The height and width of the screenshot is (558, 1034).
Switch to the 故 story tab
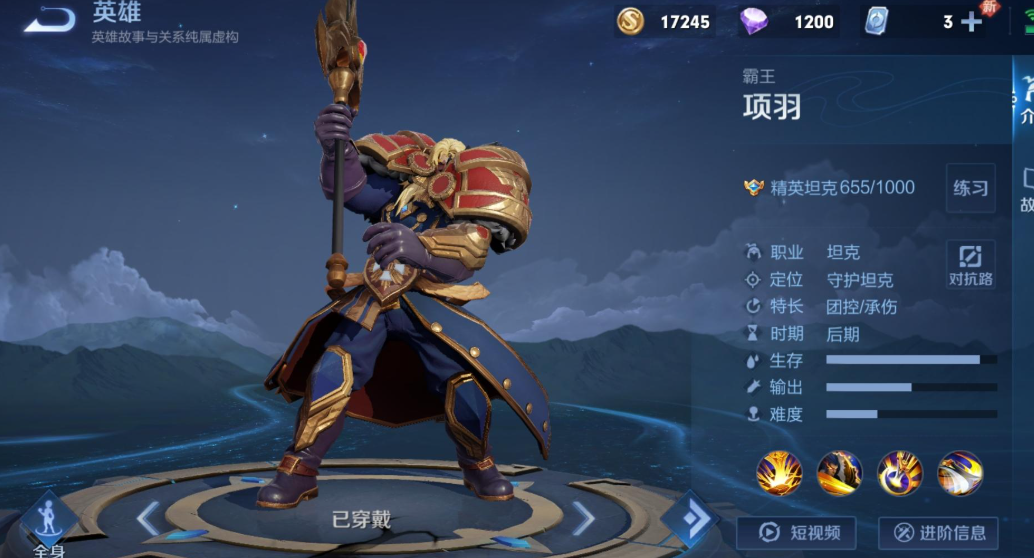pos(1025,190)
